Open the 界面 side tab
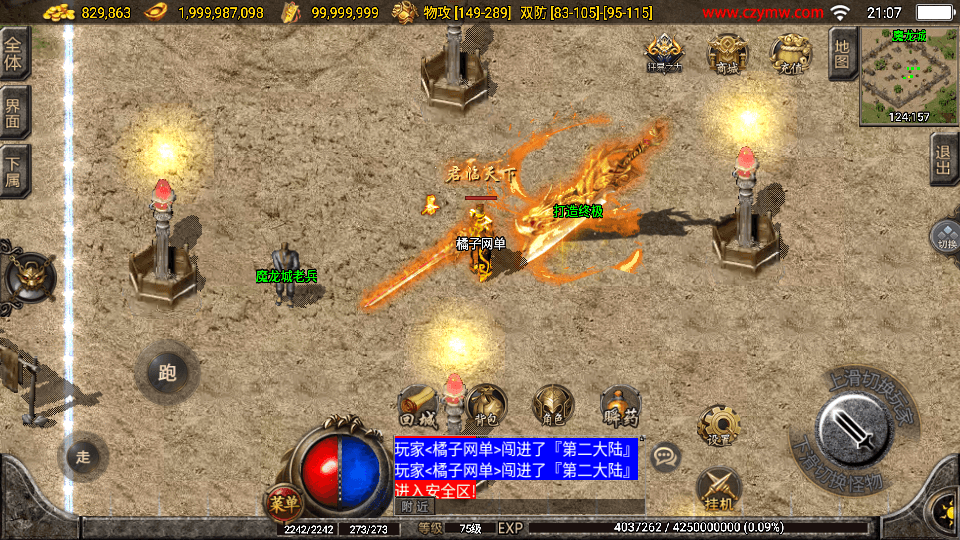The height and width of the screenshot is (540, 960). tap(16, 112)
